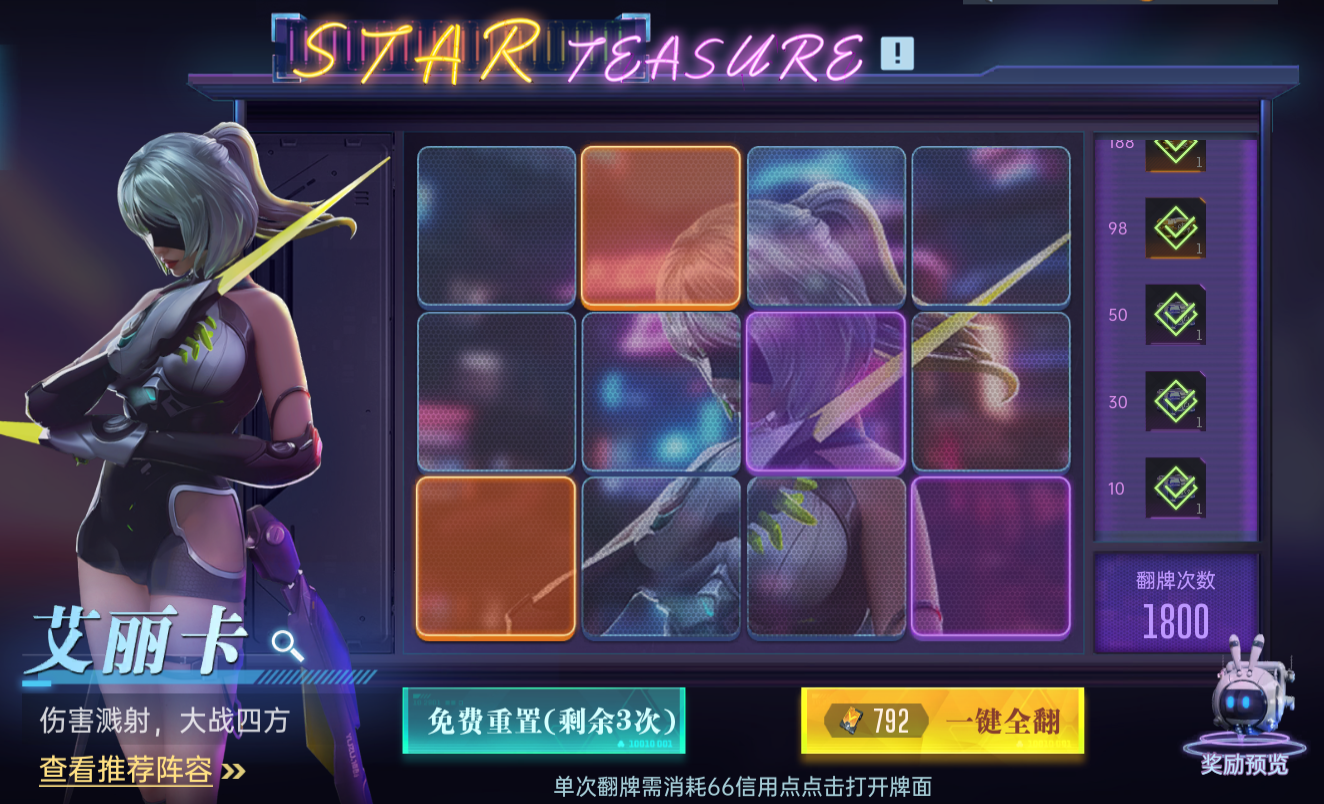
Task: Flip the purple card at the bottom-right of grid
Action: (992, 557)
